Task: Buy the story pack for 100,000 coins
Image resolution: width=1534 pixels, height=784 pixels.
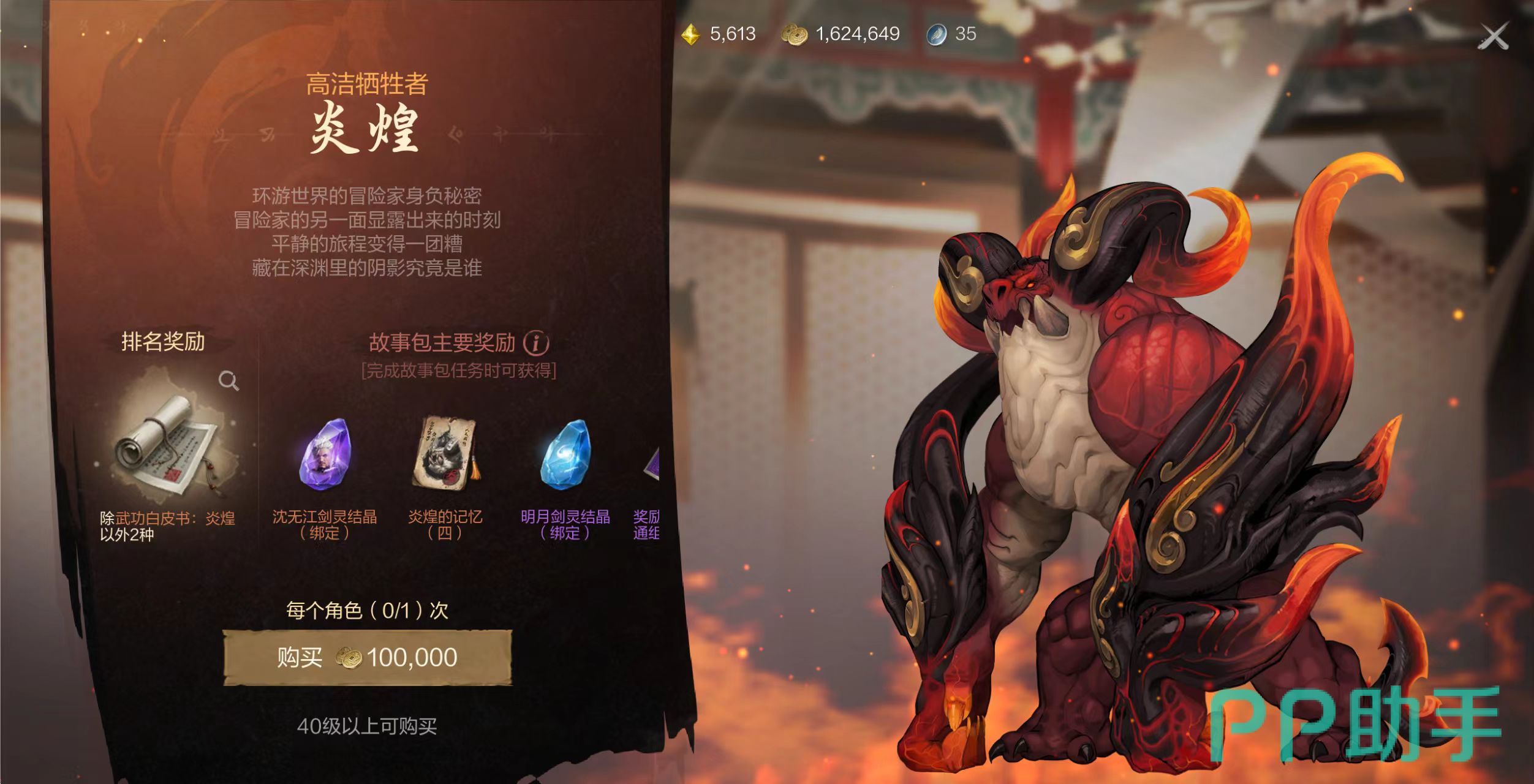Action: click(368, 657)
